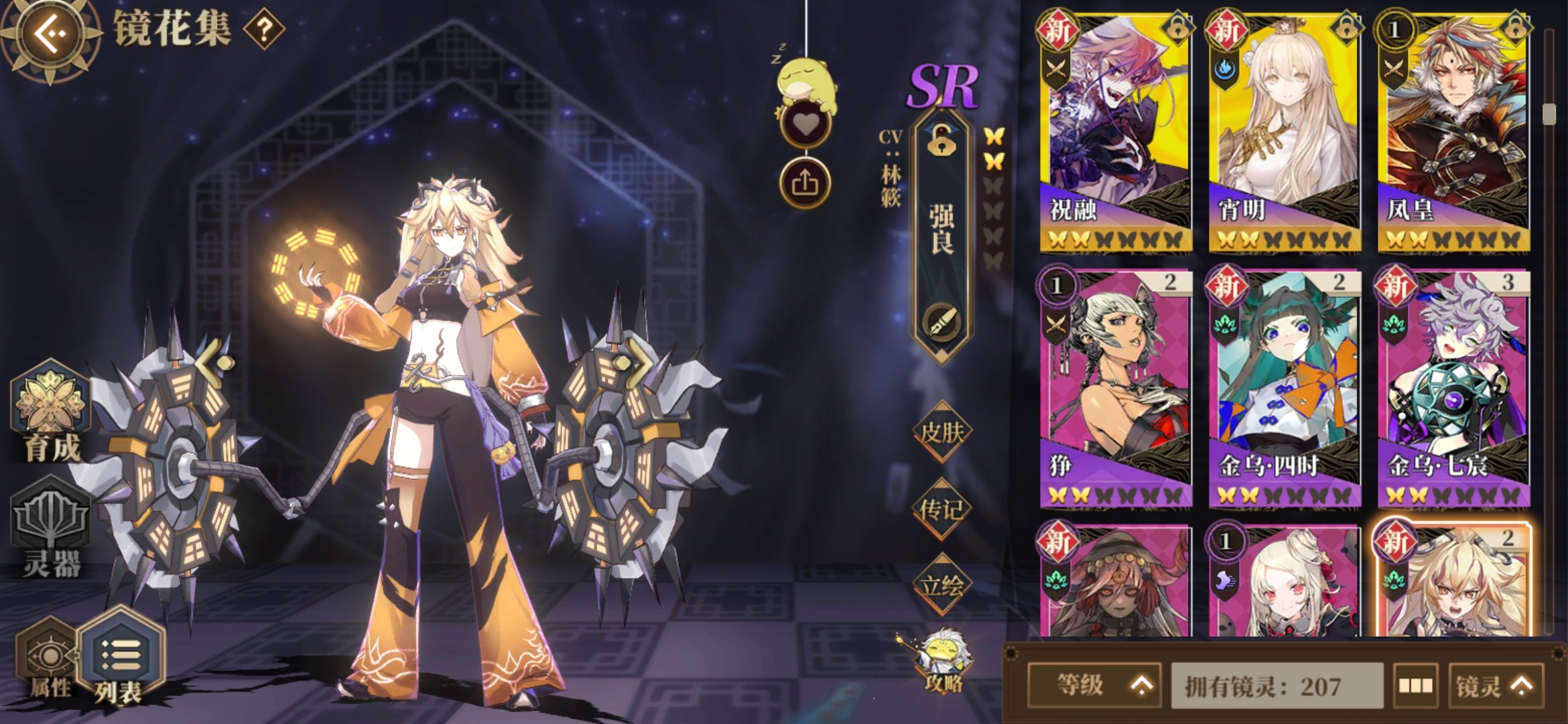Select the 金乌·四时 card
The image size is (1568, 724).
(x=1285, y=389)
